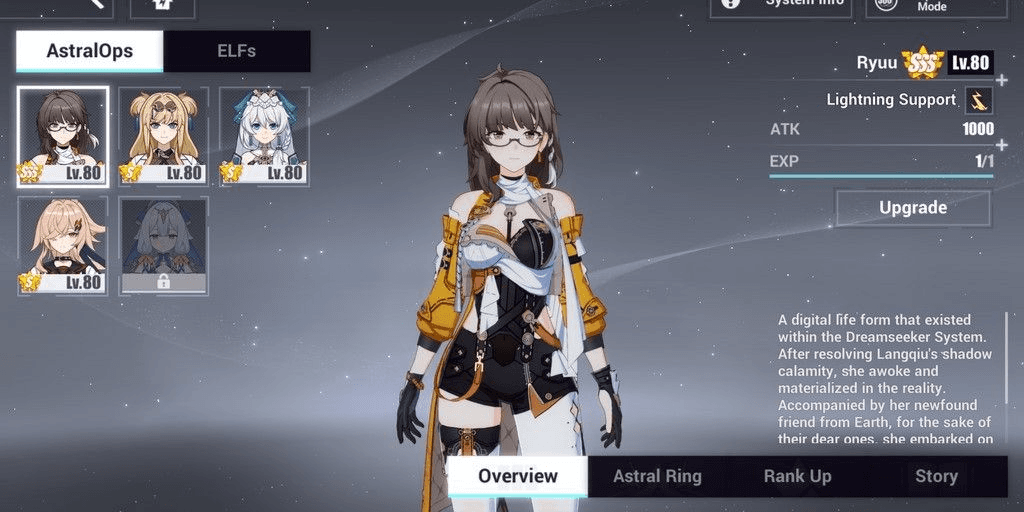Go back with the top-left arrow
1024x512 pixels.
(x=95, y=4)
